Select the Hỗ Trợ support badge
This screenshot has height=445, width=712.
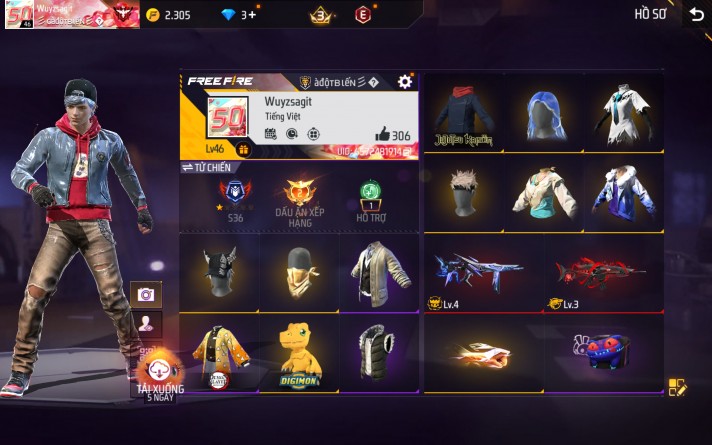pos(369,199)
